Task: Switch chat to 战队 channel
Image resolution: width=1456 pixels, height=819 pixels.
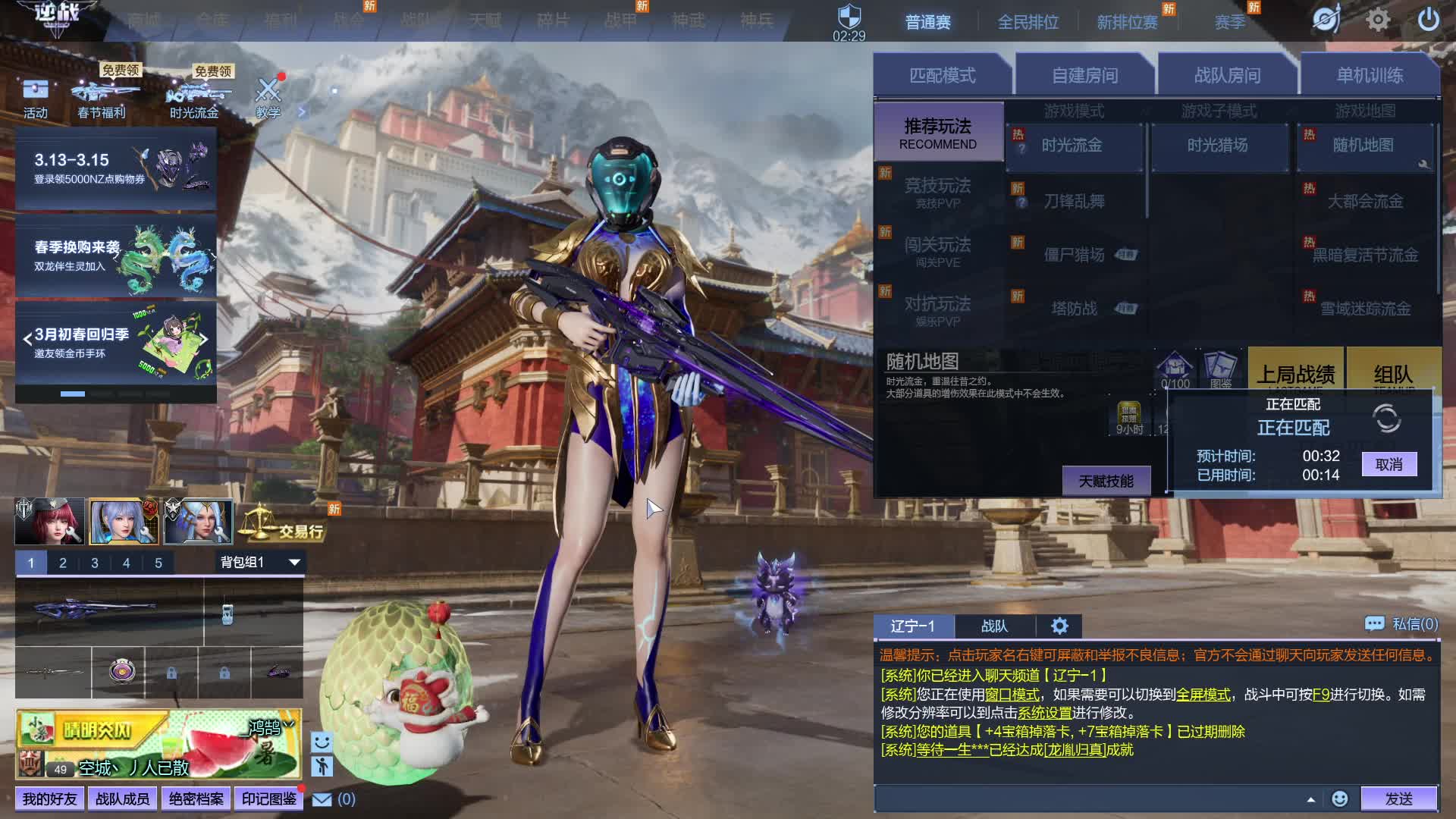Action: point(994,626)
